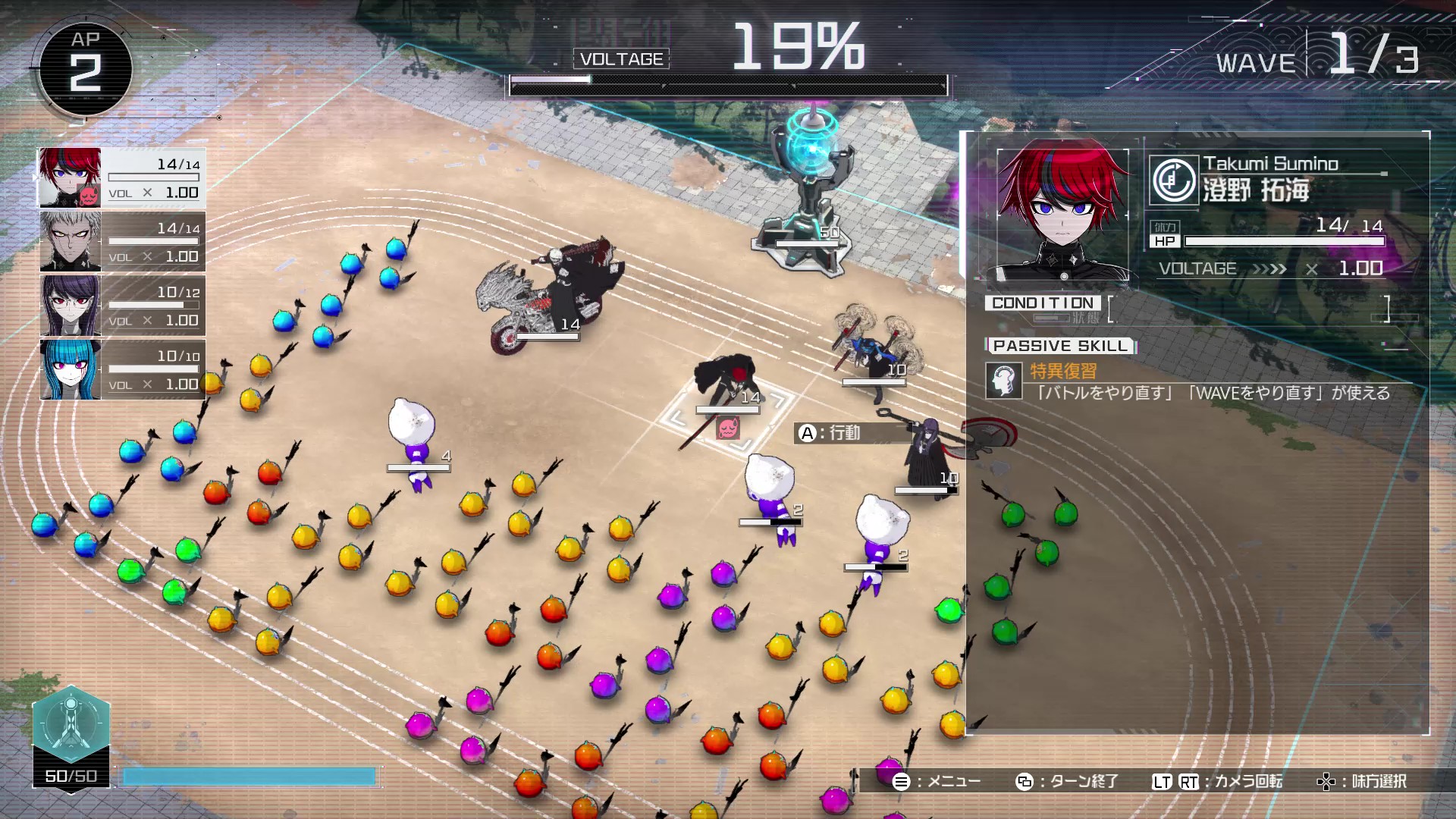The image size is (1456, 819).
Task: End the turn with ターン終了
Action: [x=1068, y=781]
